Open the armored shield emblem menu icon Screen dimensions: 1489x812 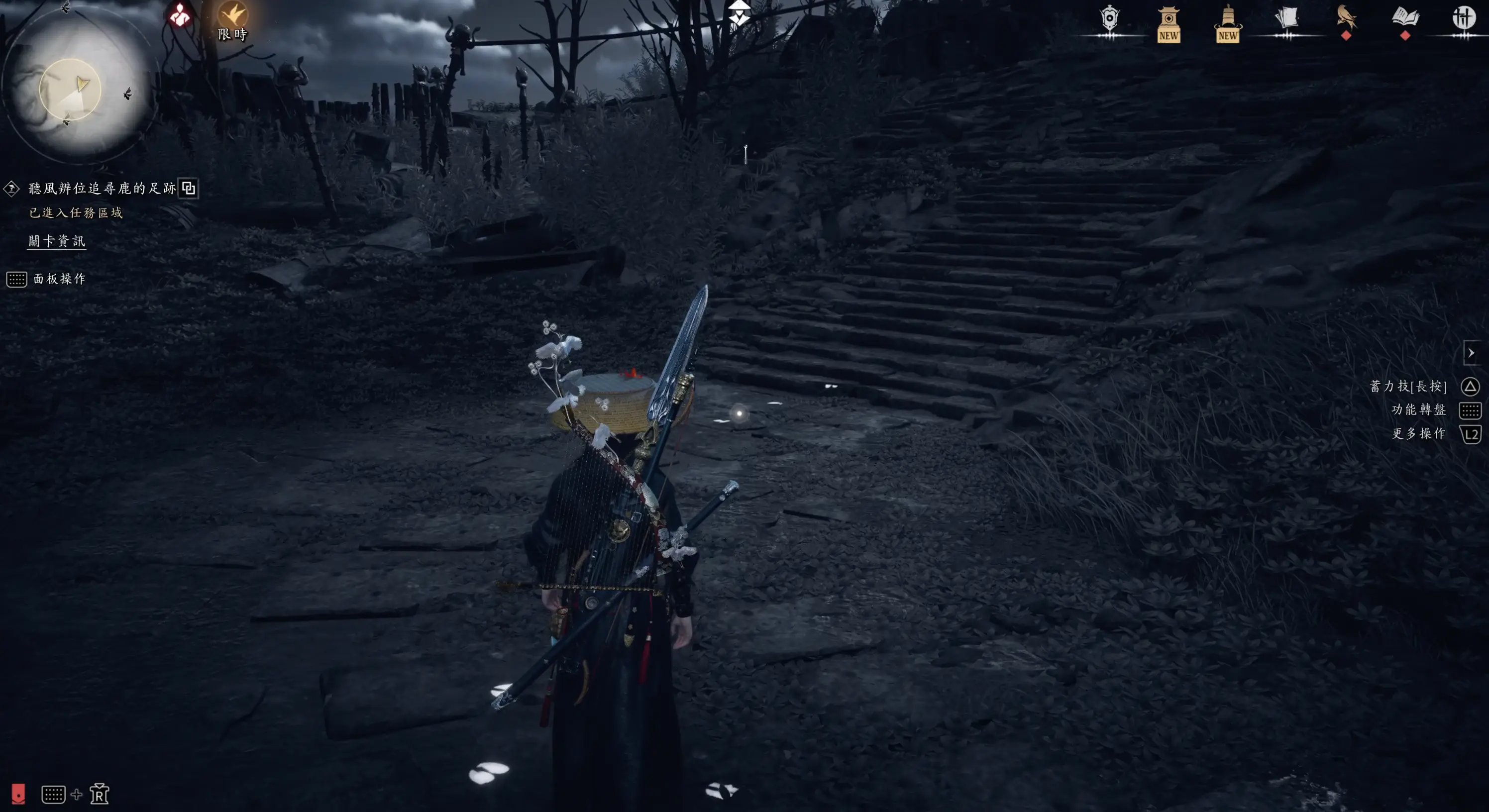point(1109,19)
